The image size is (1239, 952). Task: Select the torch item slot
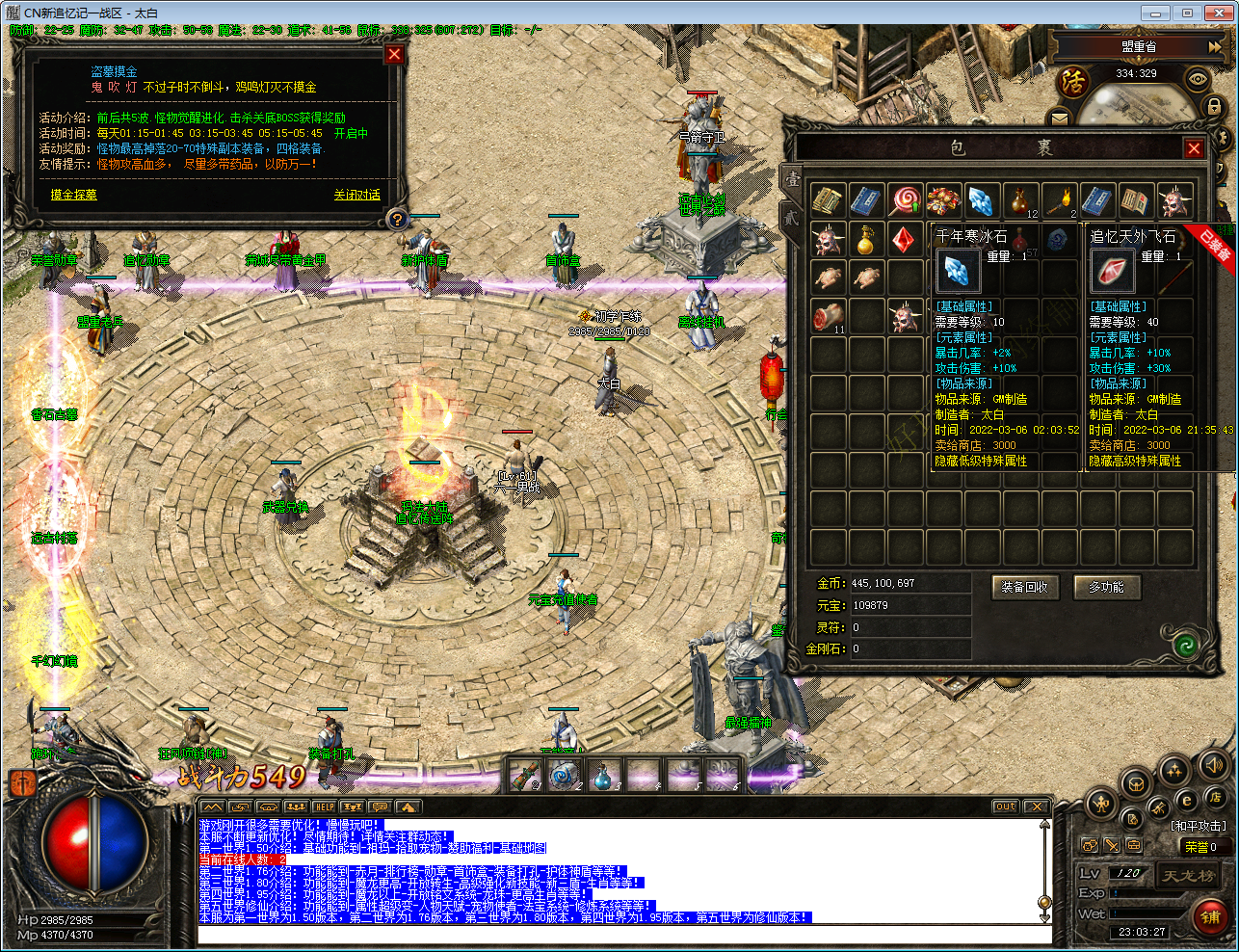click(1059, 200)
